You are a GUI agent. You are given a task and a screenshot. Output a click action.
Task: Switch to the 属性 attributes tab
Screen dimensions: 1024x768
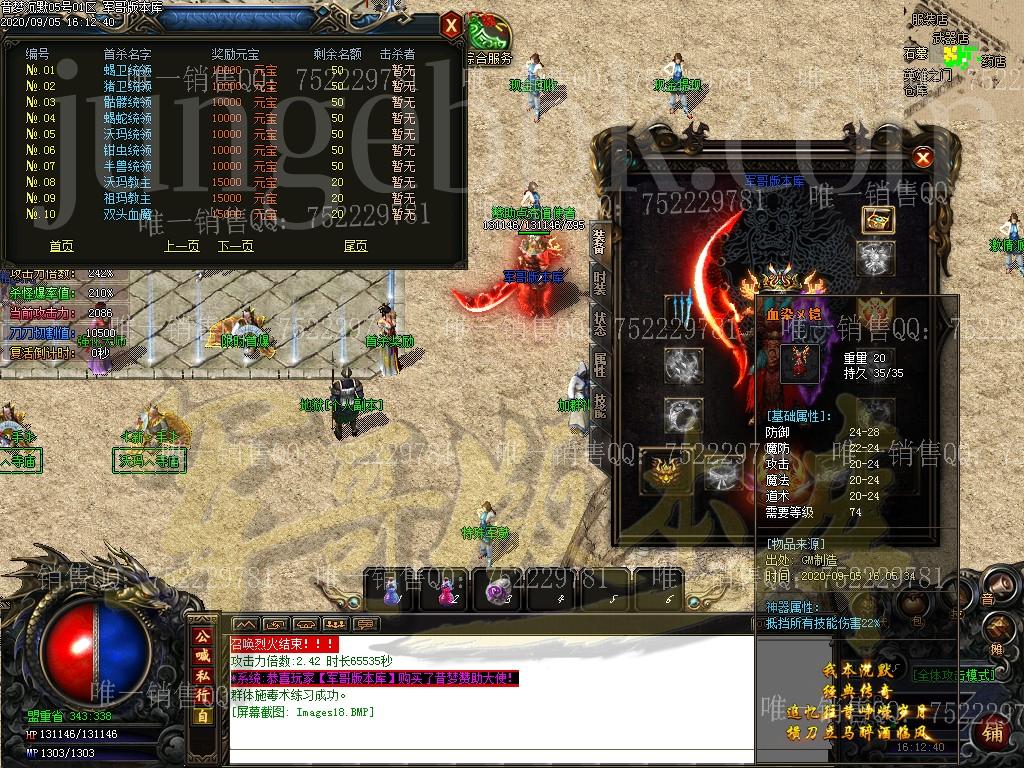[599, 364]
